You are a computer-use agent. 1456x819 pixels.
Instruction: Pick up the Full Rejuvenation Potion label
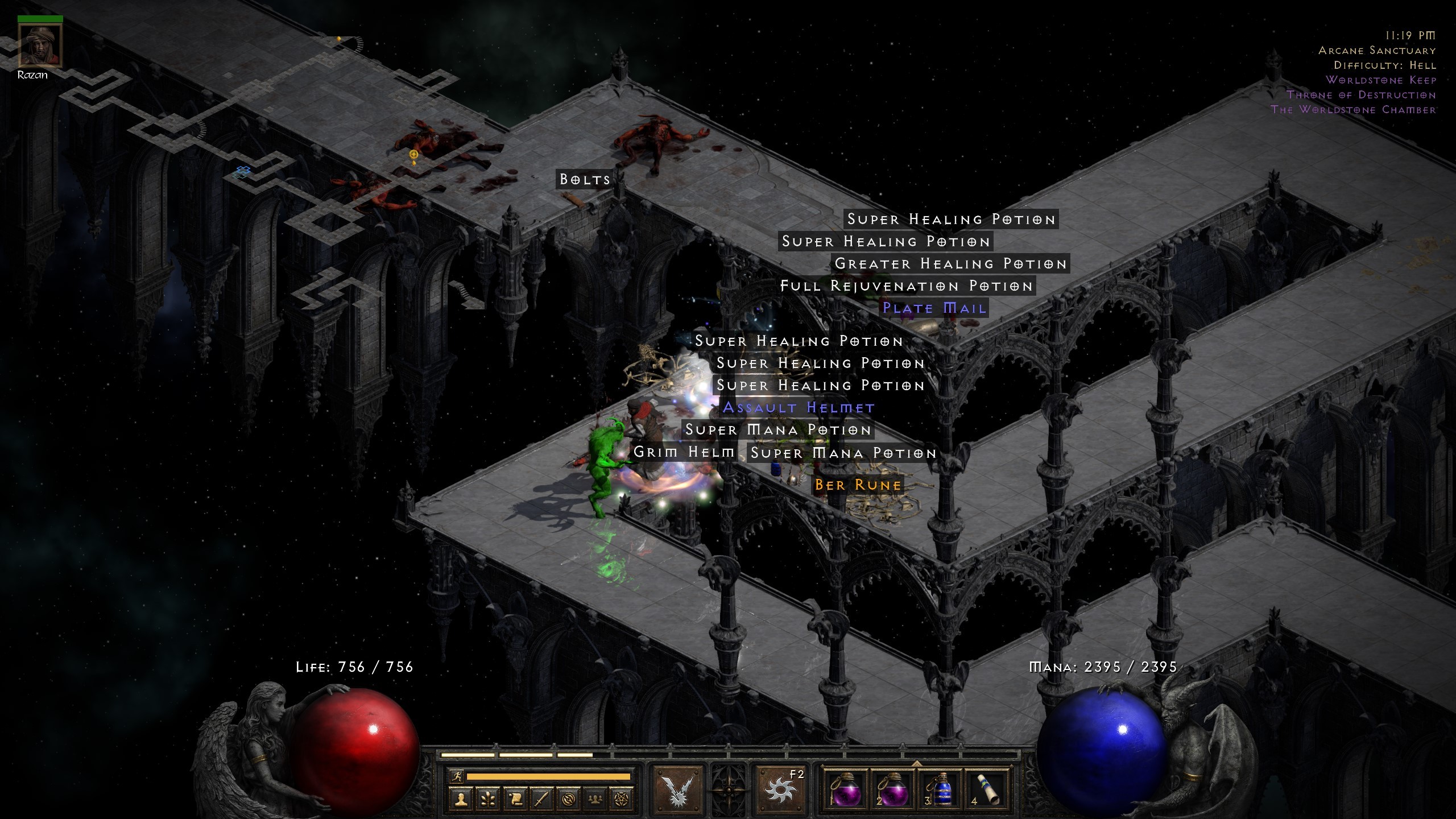(907, 286)
